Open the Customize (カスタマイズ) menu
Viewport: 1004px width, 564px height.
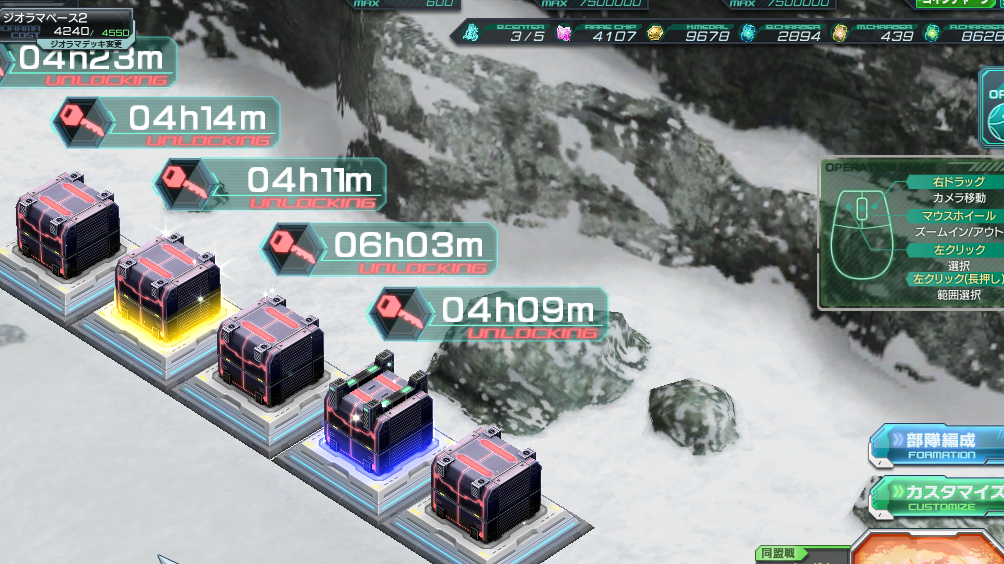tap(940, 495)
